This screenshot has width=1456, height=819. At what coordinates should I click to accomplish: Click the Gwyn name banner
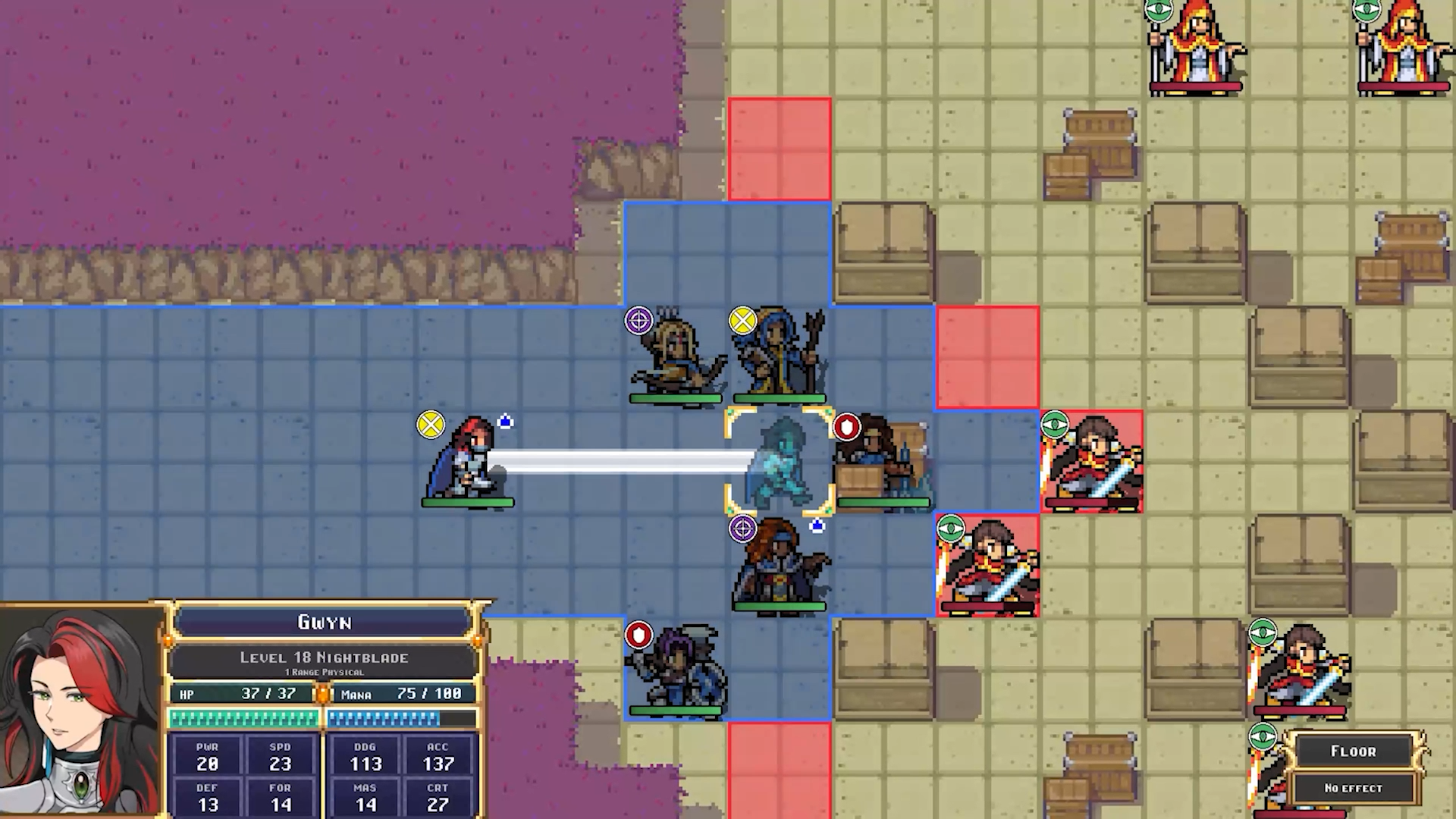pyautogui.click(x=326, y=623)
